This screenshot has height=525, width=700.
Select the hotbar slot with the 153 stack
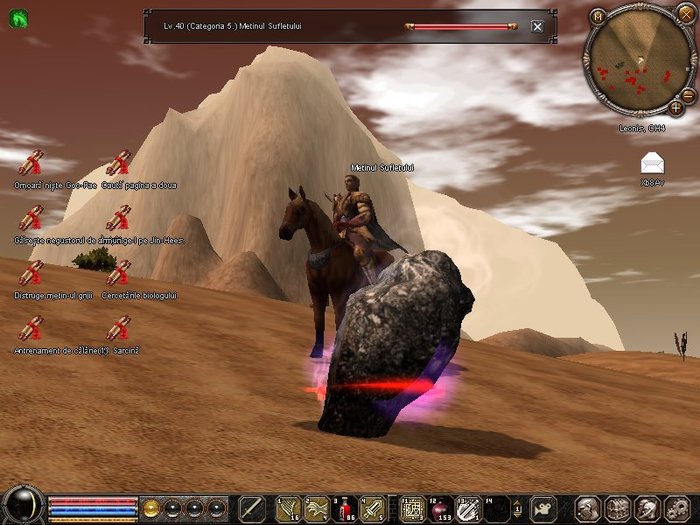[440, 507]
